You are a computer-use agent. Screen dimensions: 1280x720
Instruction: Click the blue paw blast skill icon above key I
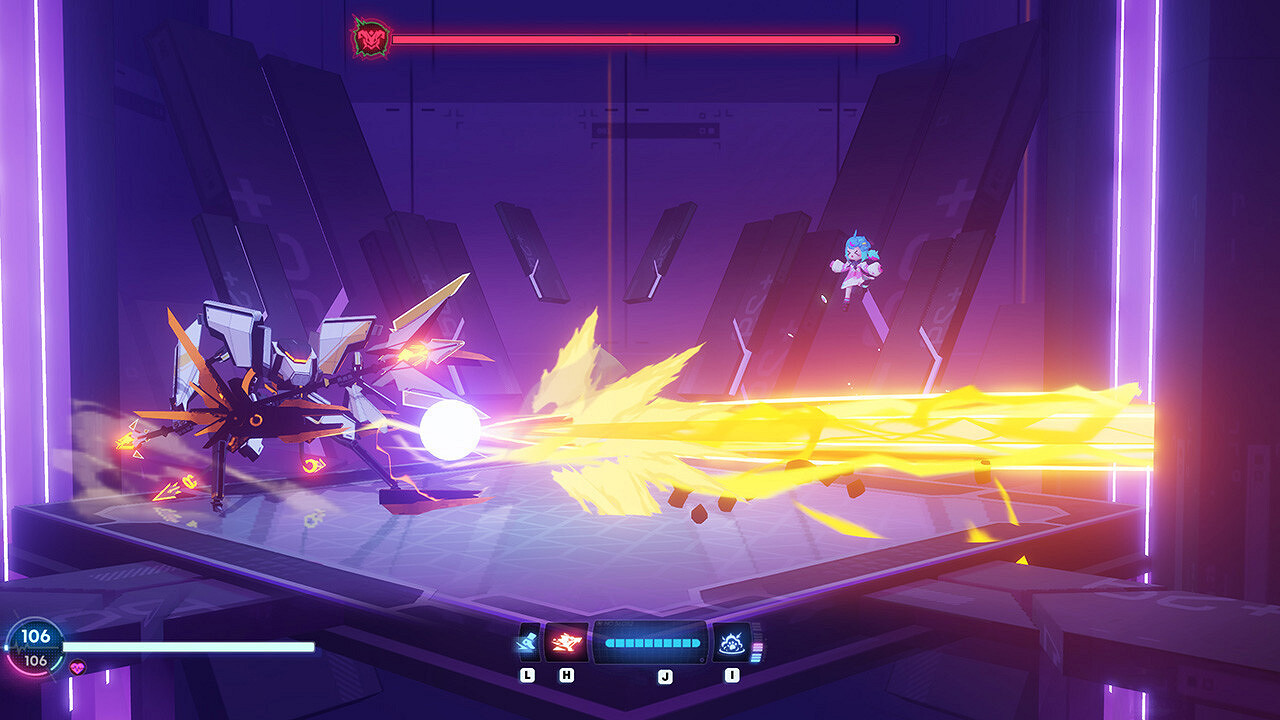(732, 641)
